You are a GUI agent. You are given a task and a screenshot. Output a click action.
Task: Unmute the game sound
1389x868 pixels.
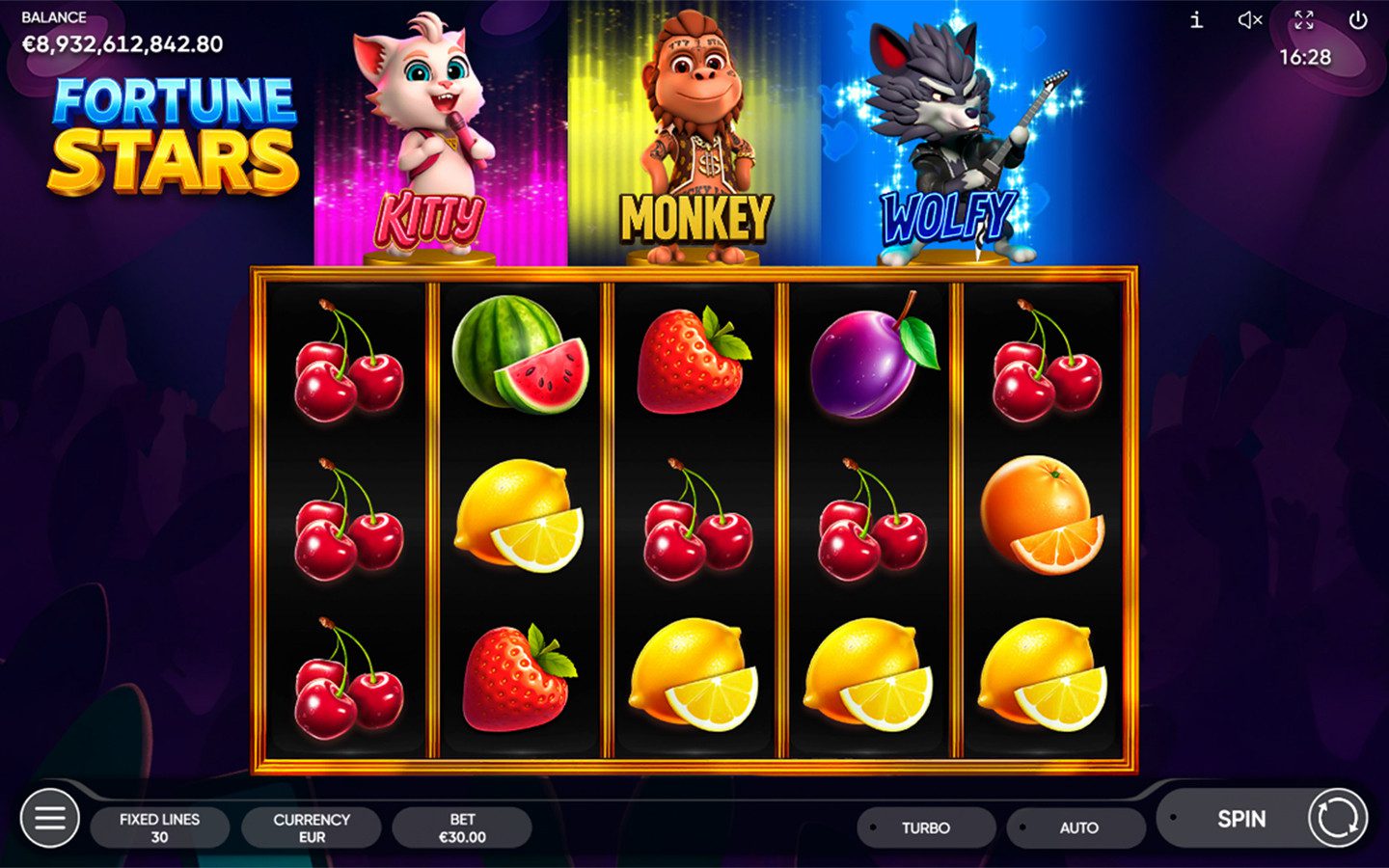point(1250,20)
